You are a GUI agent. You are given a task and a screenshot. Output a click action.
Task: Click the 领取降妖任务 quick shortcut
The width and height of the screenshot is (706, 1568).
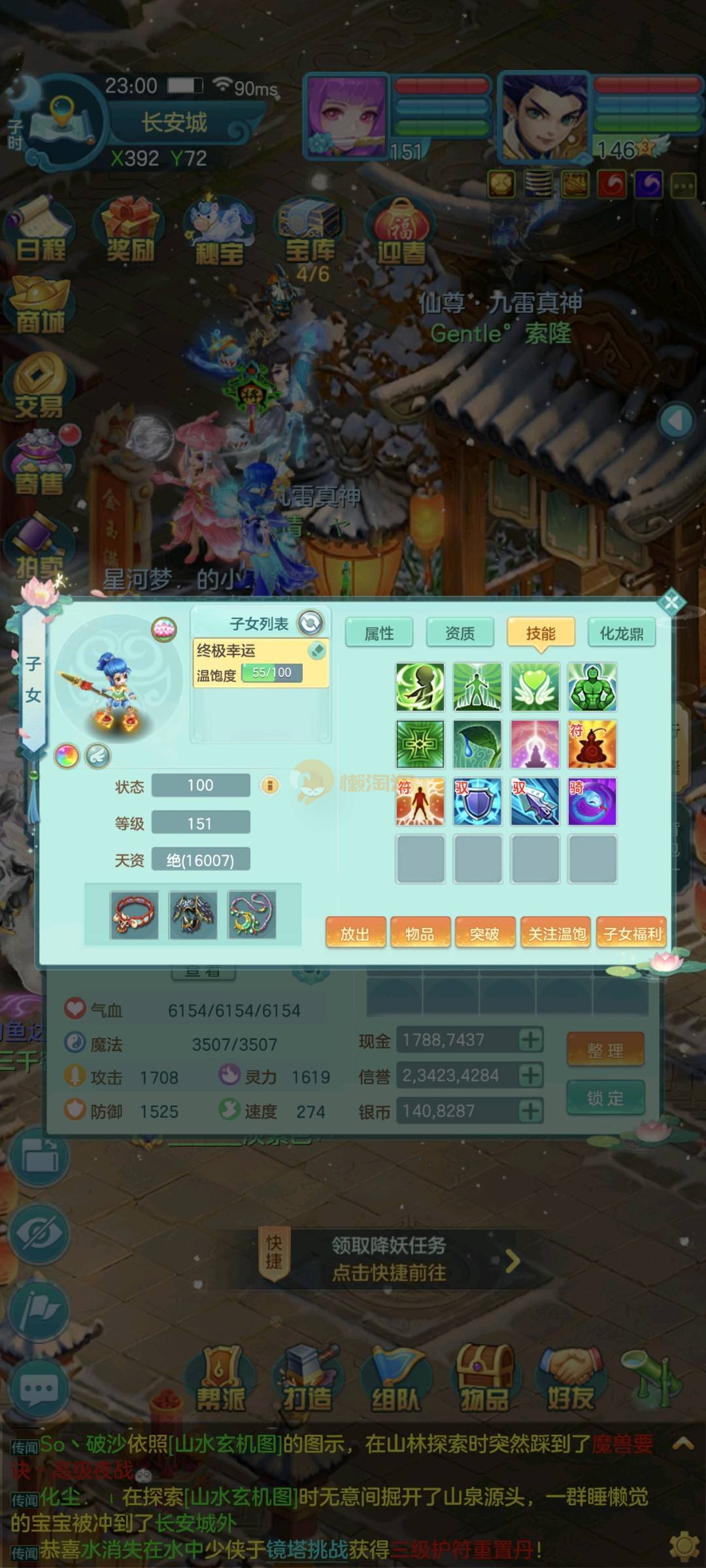point(389,1259)
